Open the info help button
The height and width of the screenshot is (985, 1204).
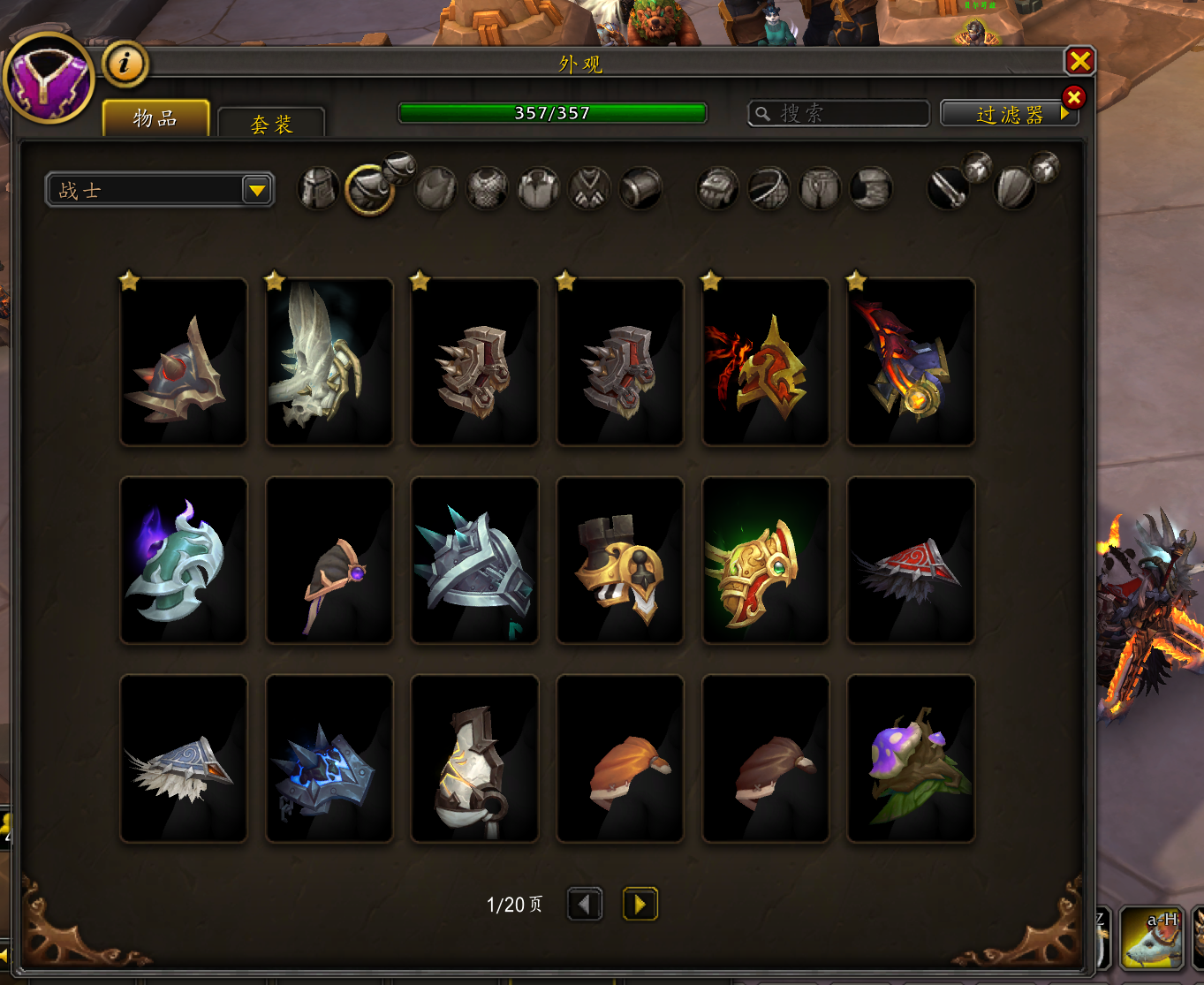(x=125, y=64)
